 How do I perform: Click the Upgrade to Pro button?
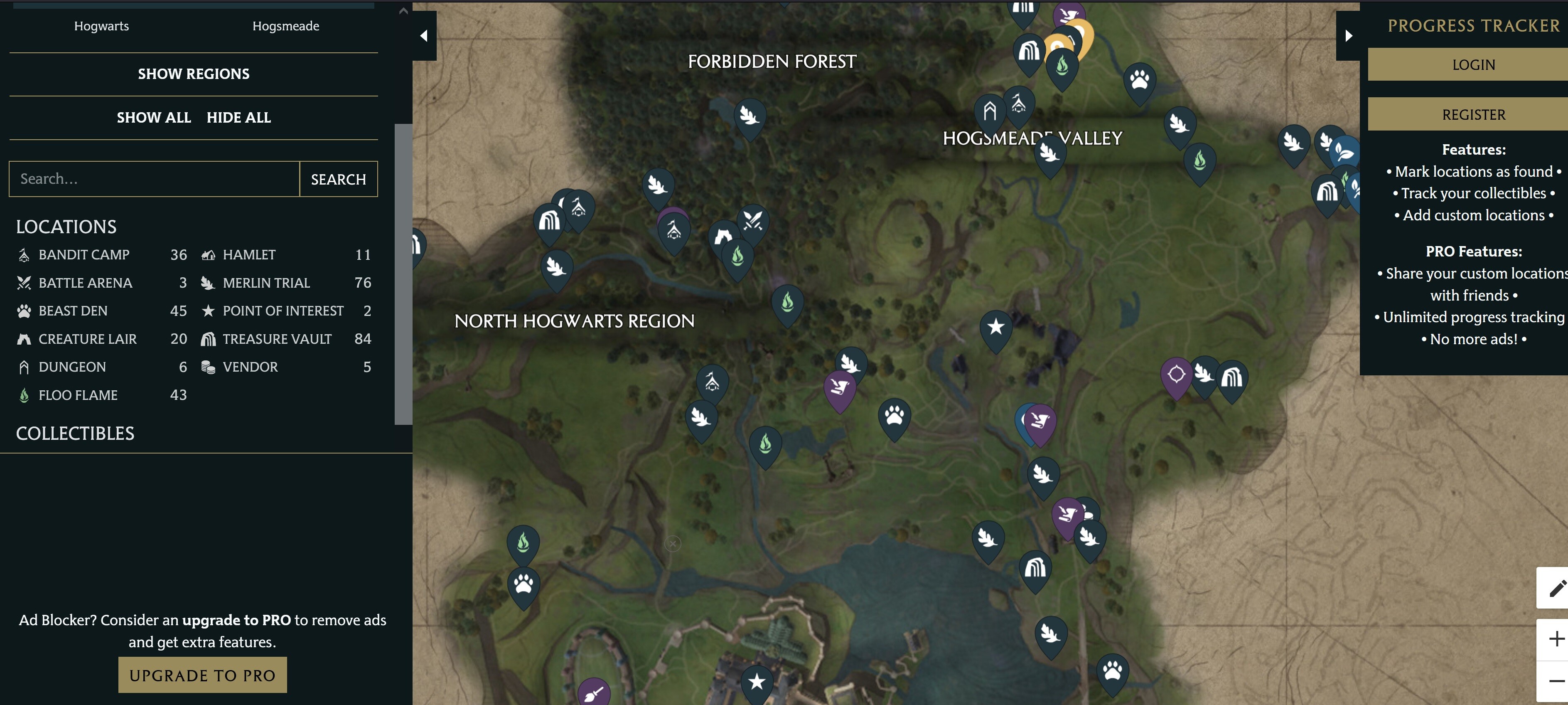click(202, 675)
